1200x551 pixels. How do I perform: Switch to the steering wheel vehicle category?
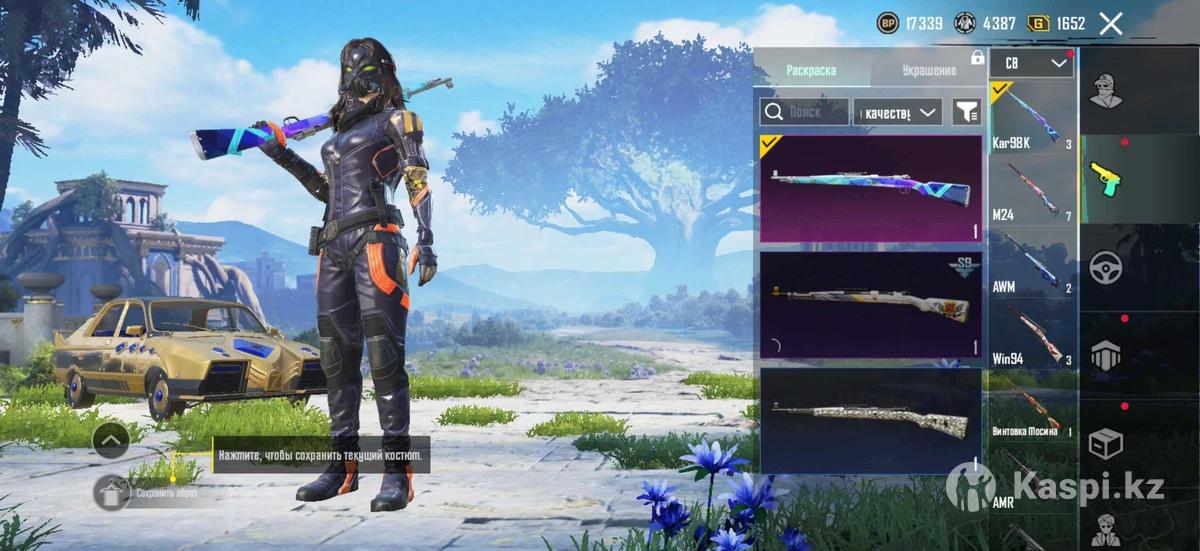click(x=1106, y=267)
